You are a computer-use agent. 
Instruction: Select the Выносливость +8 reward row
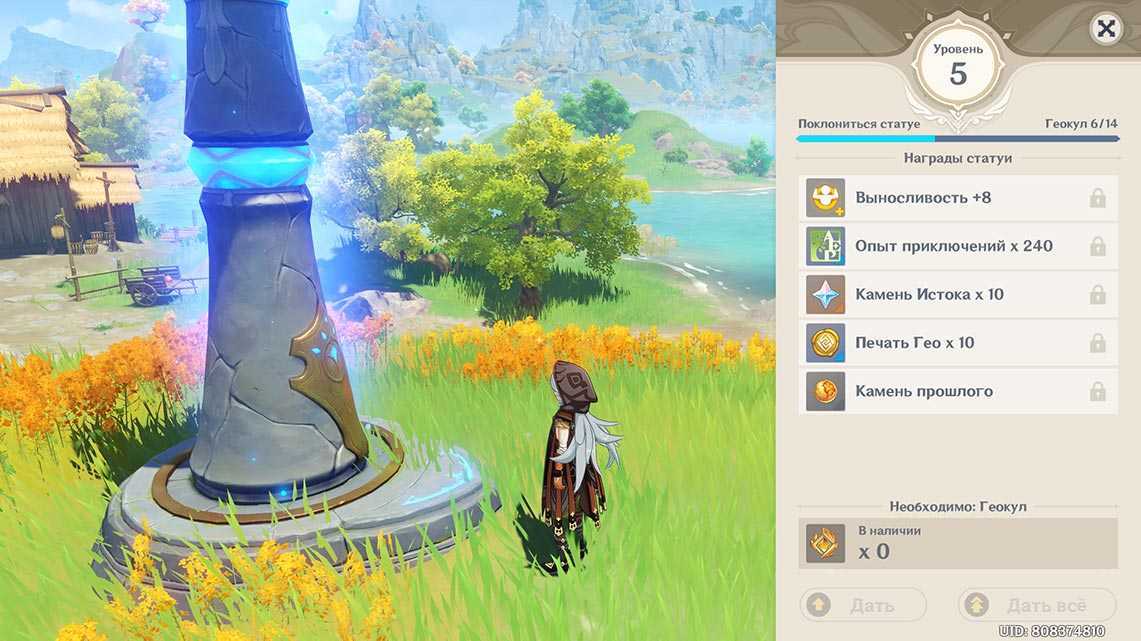click(958, 198)
